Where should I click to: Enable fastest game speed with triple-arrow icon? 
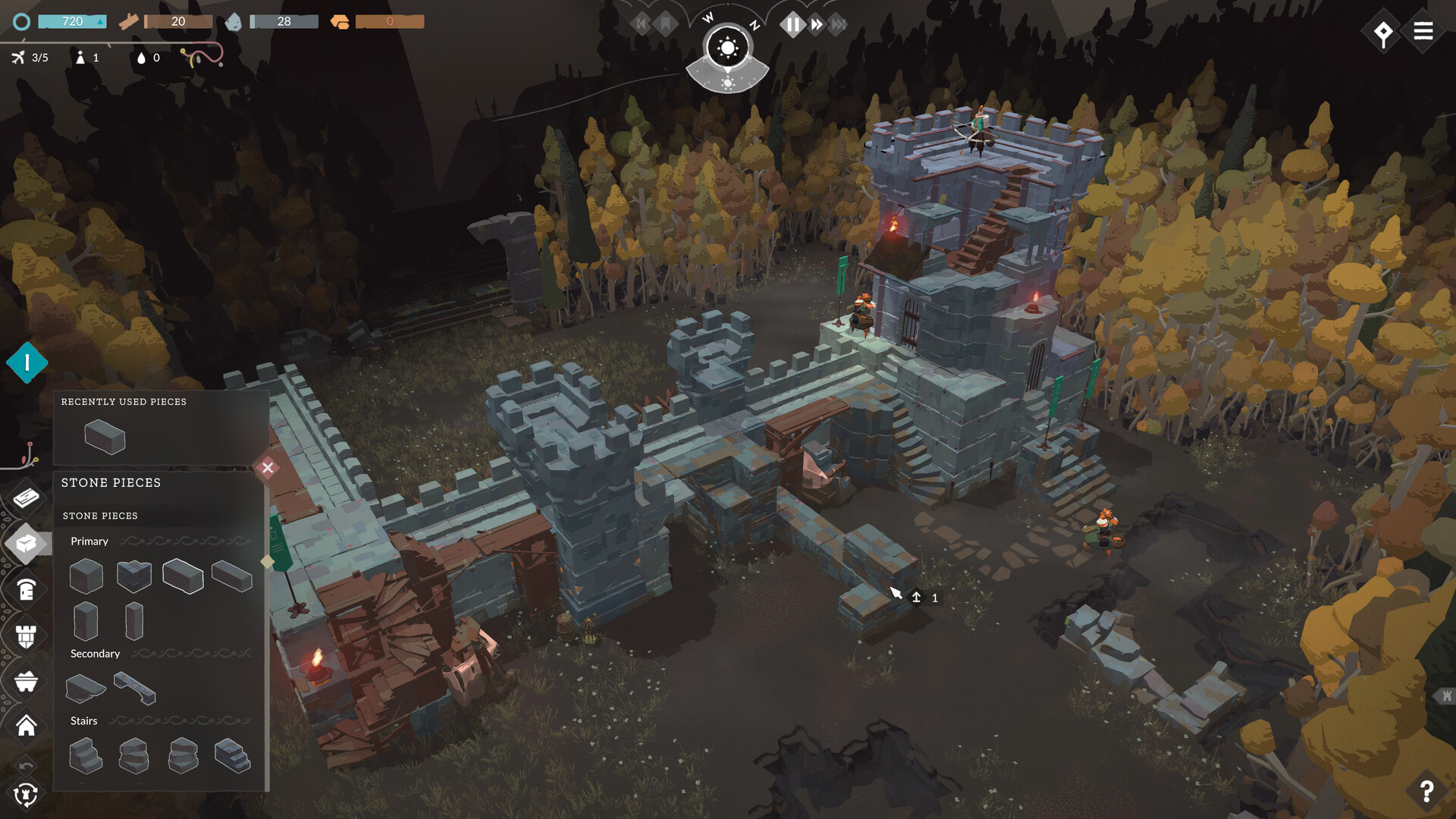point(837,24)
